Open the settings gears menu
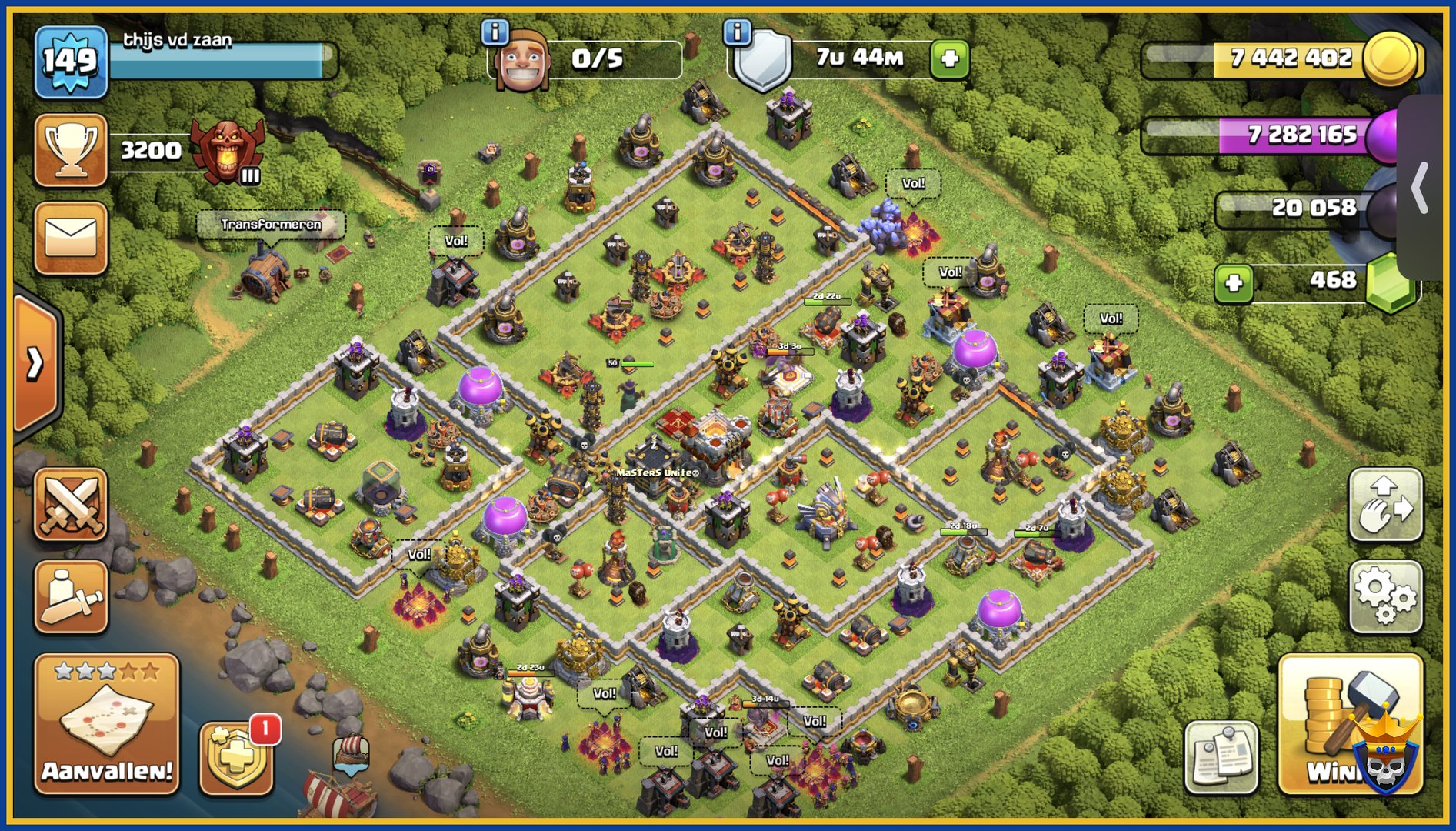 (x=1385, y=596)
